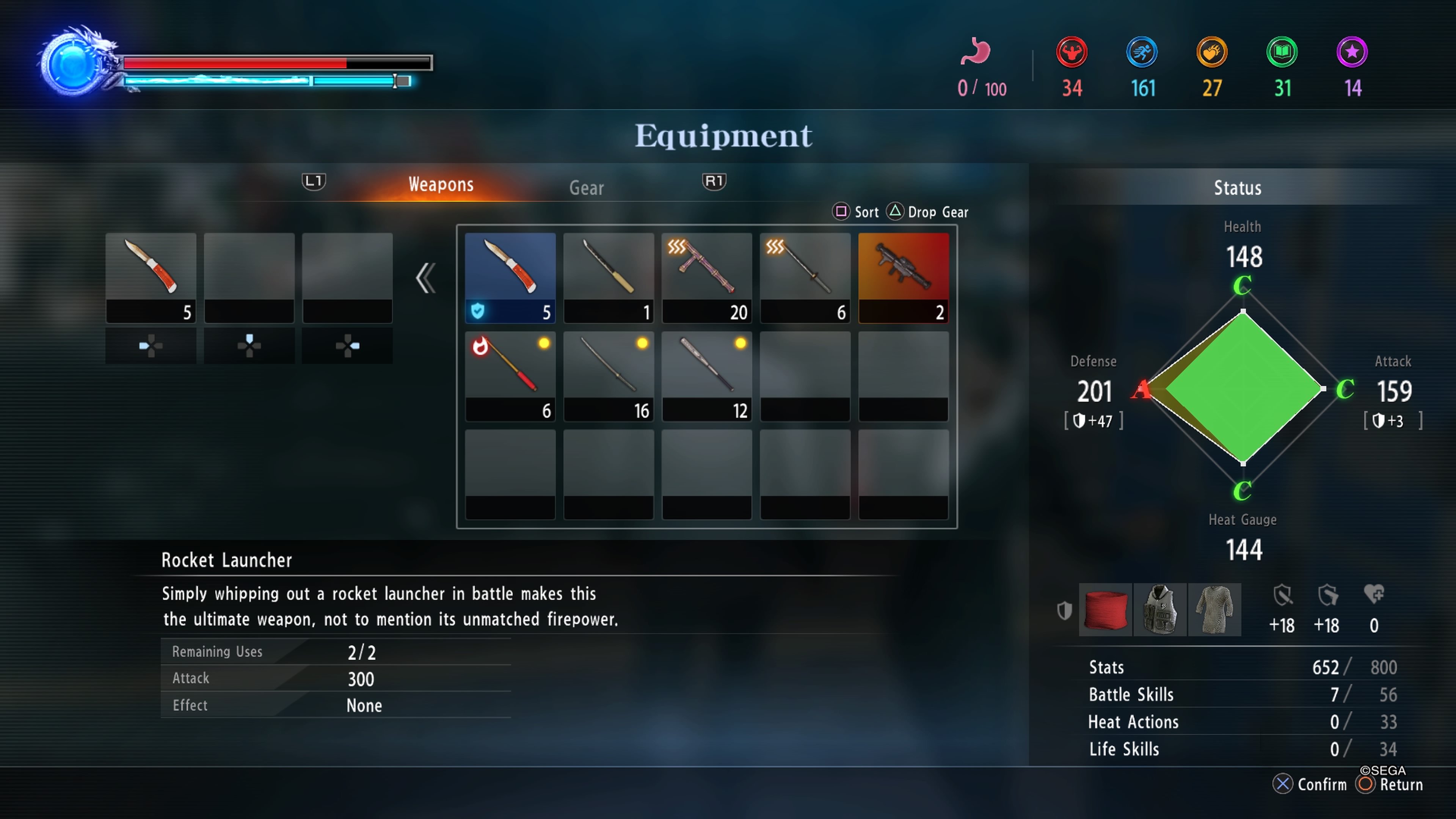
Task: Click the double-arrow between equipped slots and inventory
Action: tap(425, 278)
